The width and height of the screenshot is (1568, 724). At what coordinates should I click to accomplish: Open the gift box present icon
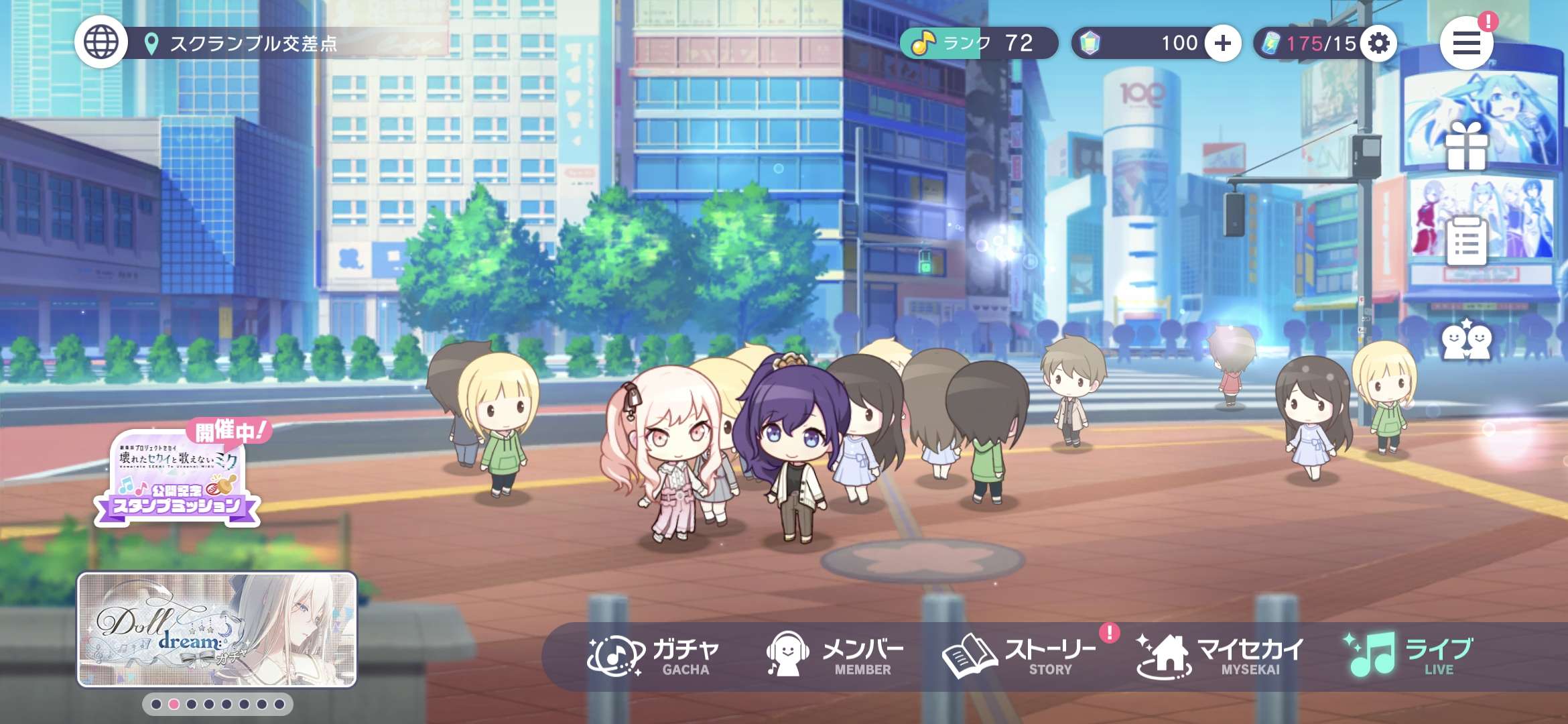tap(1466, 147)
